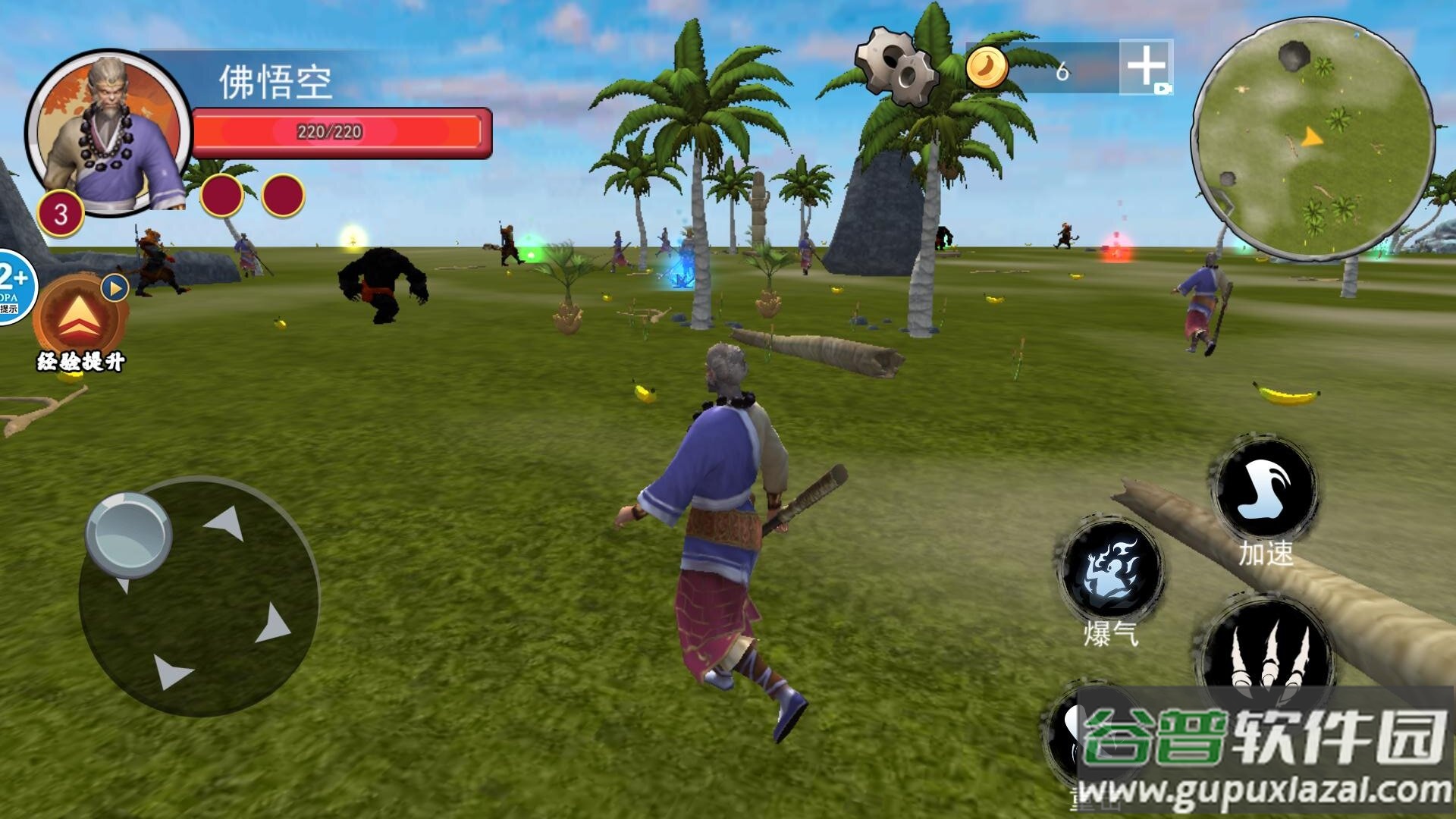The width and height of the screenshot is (1456, 819).
Task: Add more bananas with the plus button
Action: 1145,67
